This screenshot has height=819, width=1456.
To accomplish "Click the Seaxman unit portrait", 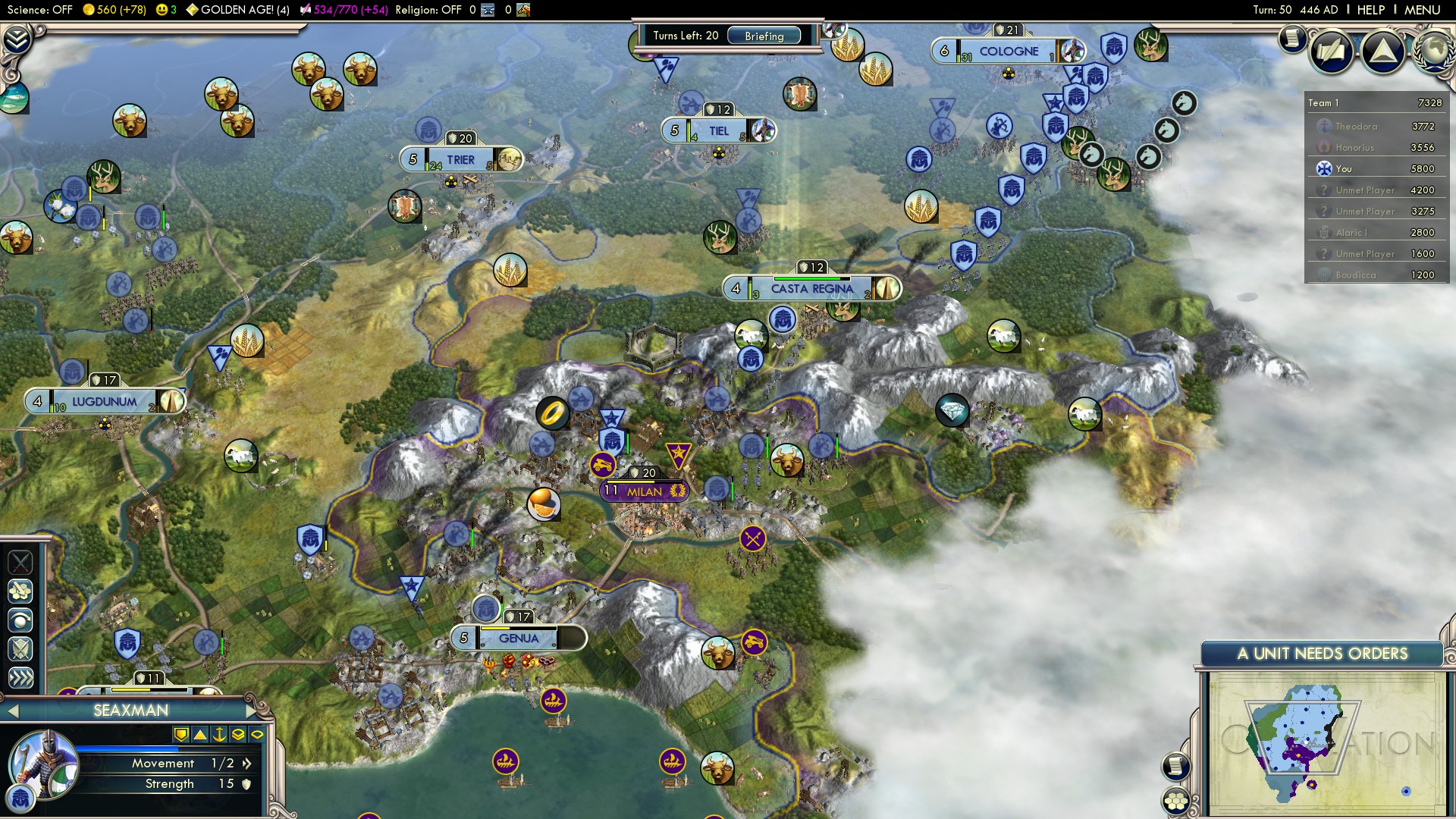I will (43, 766).
